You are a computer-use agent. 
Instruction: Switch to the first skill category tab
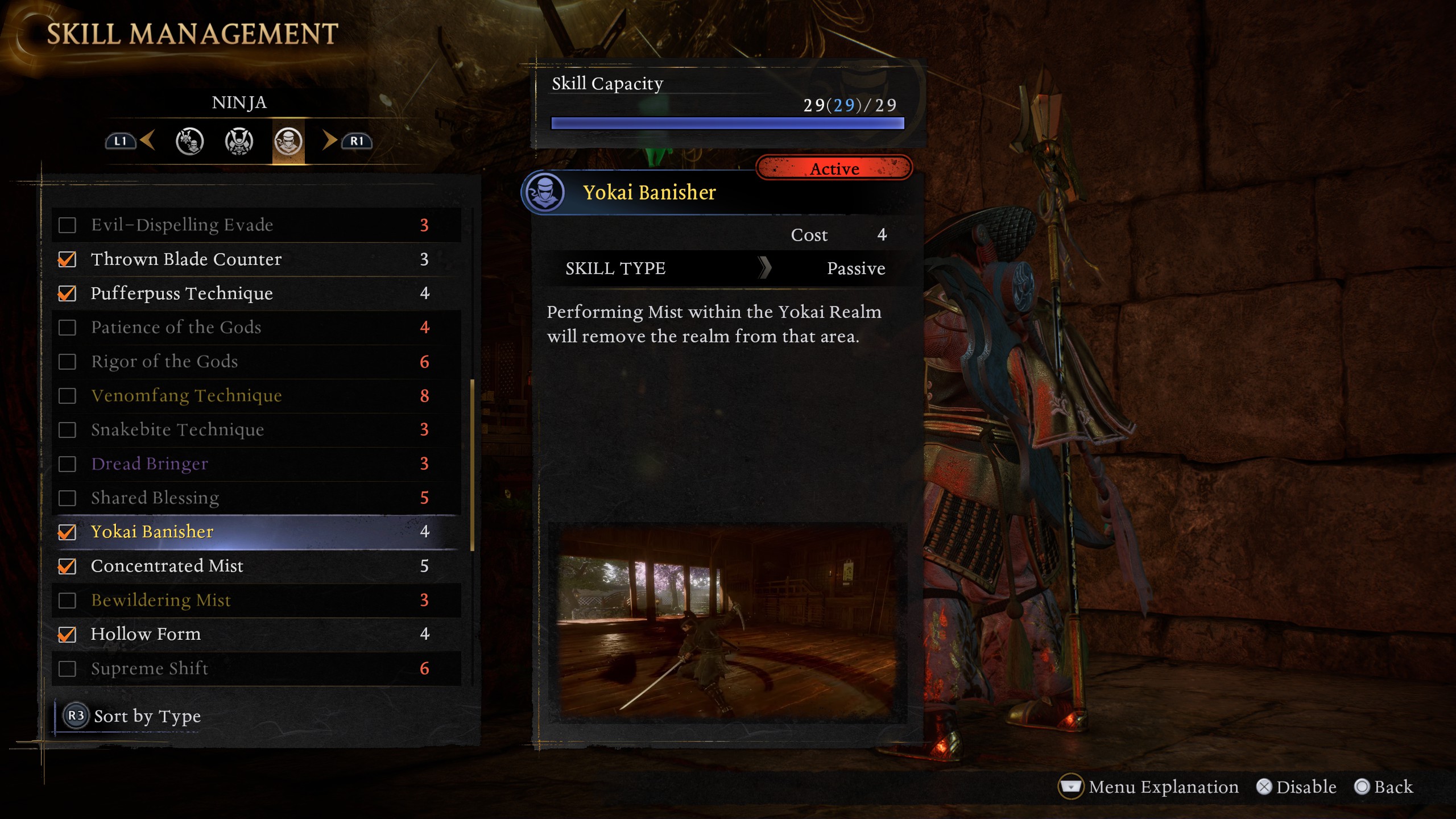click(x=189, y=141)
